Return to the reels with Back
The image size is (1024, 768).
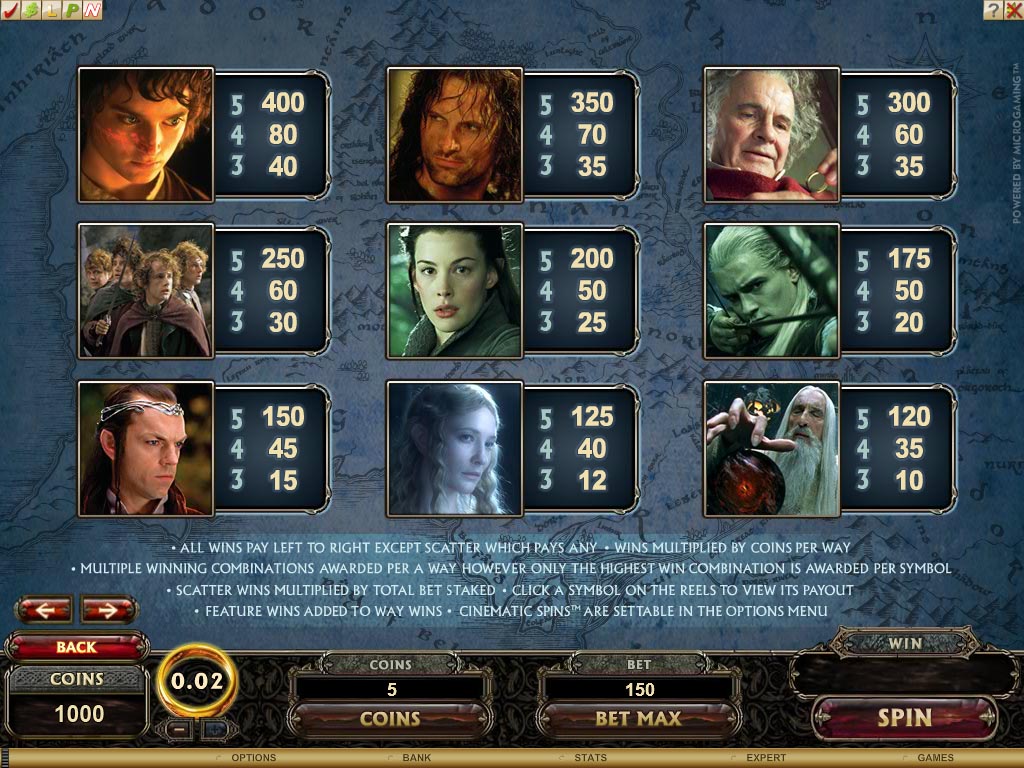point(76,647)
